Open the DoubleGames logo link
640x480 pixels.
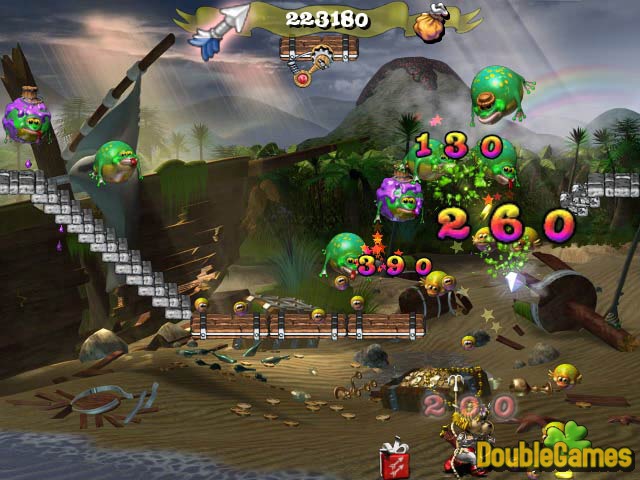coord(554,455)
